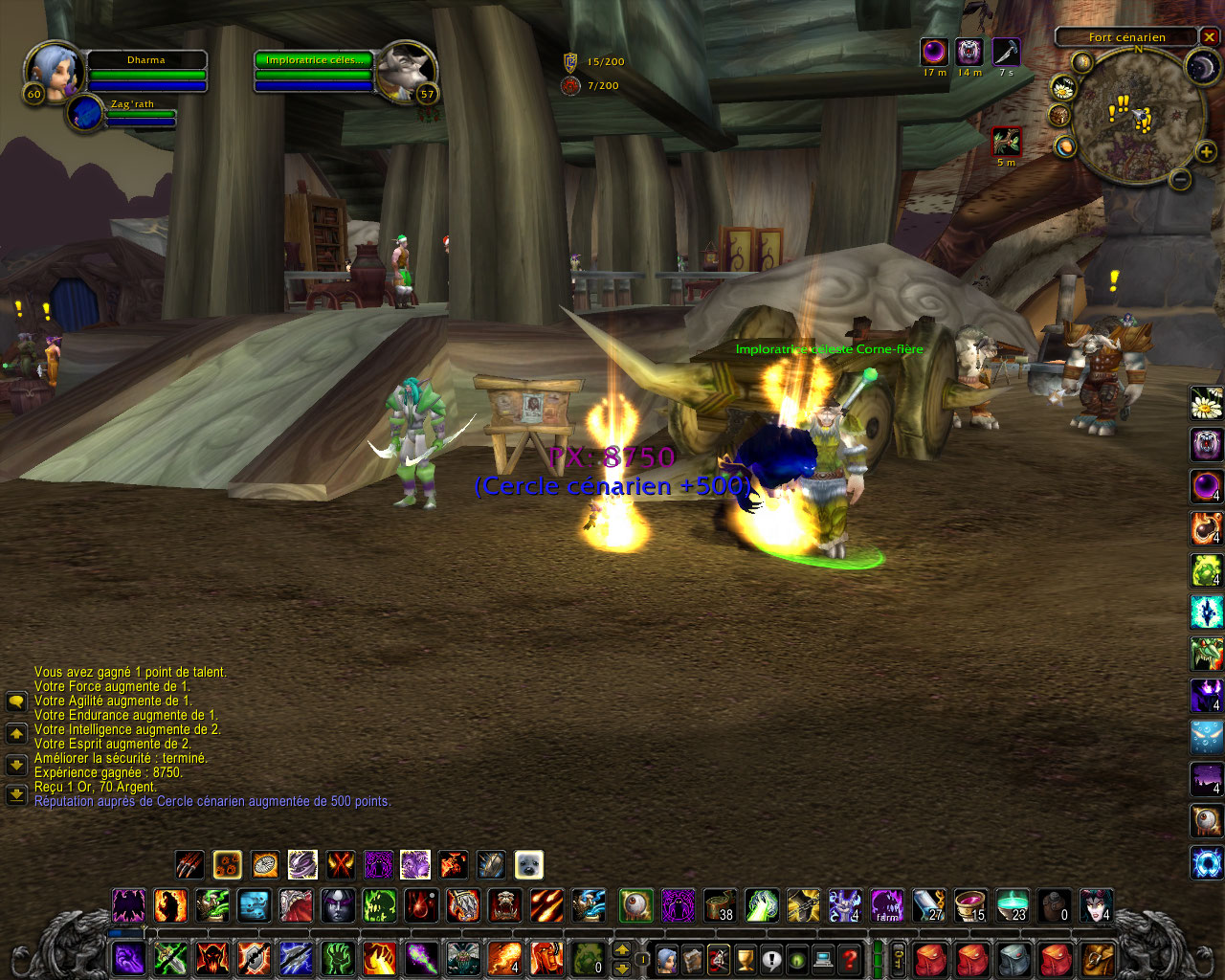Open the brown leather backpack
This screenshot has height=980, width=1225.
pyautogui.click(x=1098, y=958)
